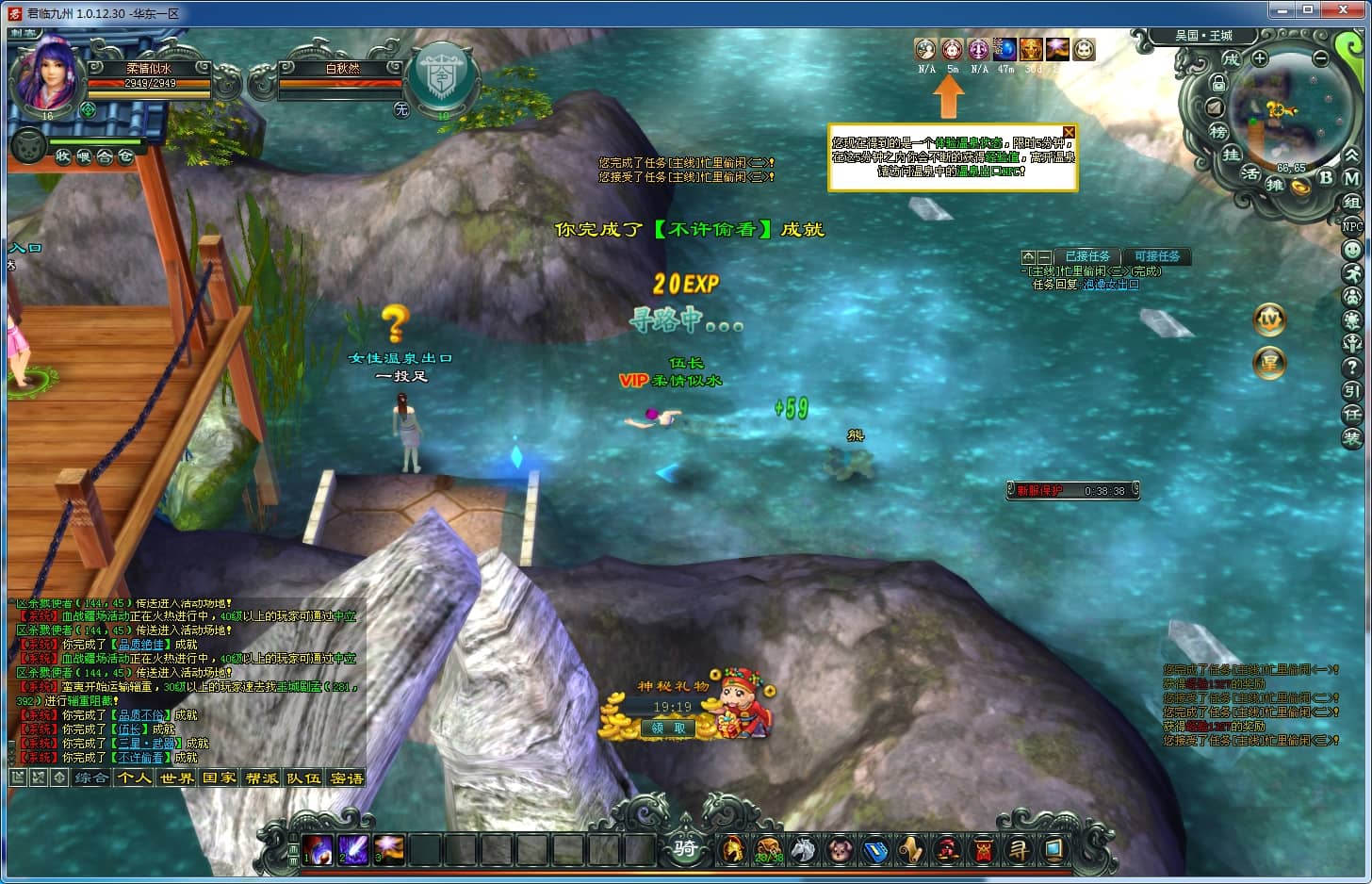Open the world map via M button
This screenshot has width=1372, height=884.
(x=1351, y=177)
